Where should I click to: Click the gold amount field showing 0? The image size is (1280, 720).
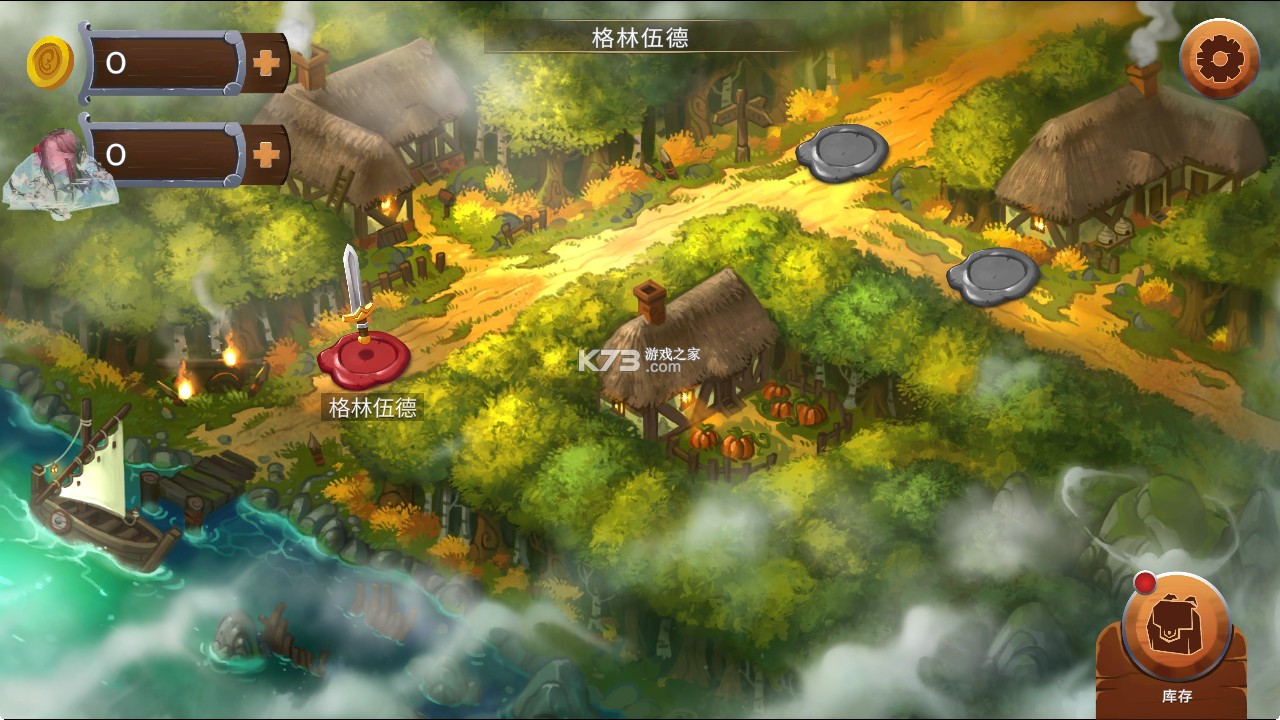[165, 62]
